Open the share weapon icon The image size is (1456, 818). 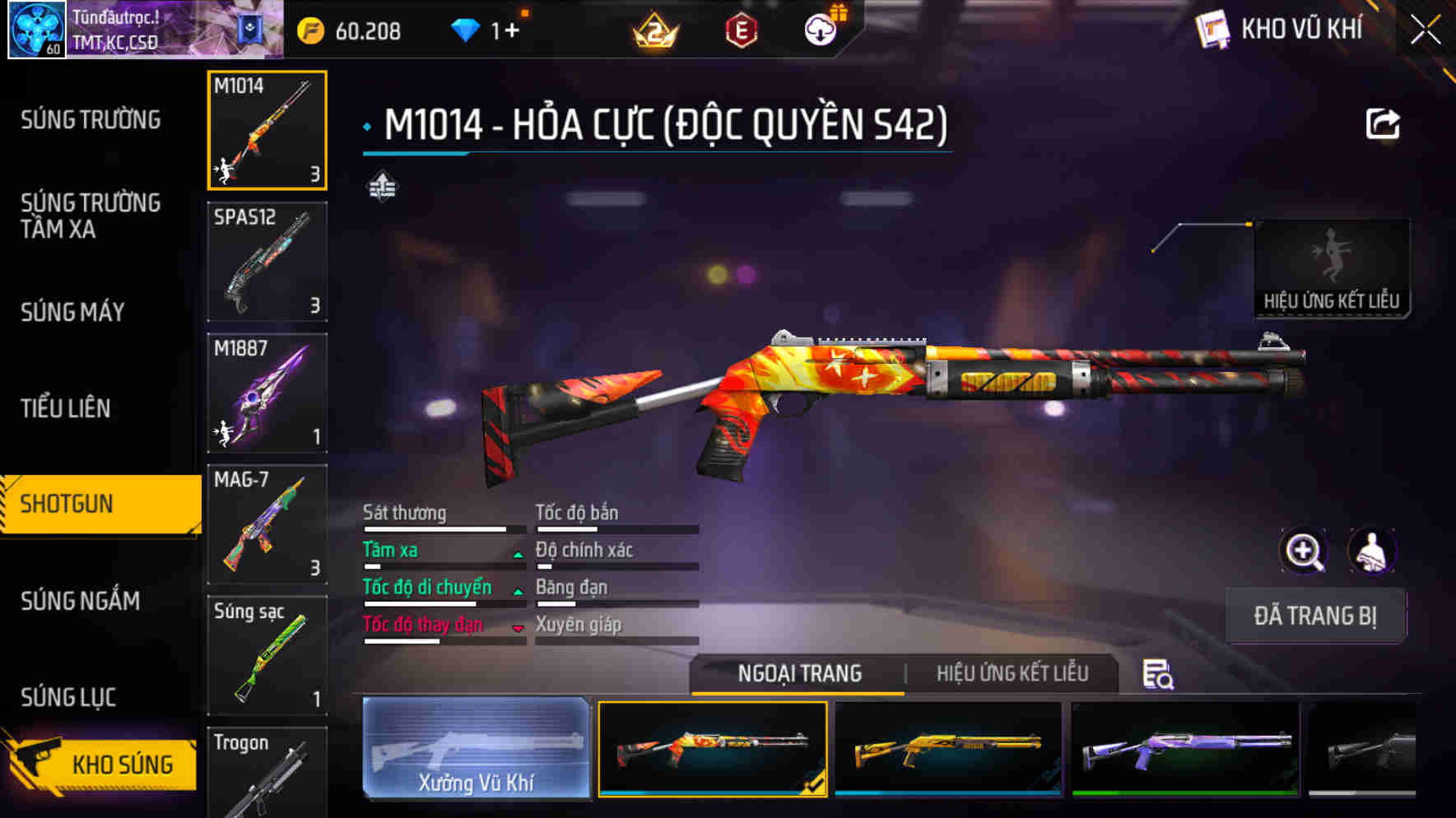pyautogui.click(x=1382, y=122)
